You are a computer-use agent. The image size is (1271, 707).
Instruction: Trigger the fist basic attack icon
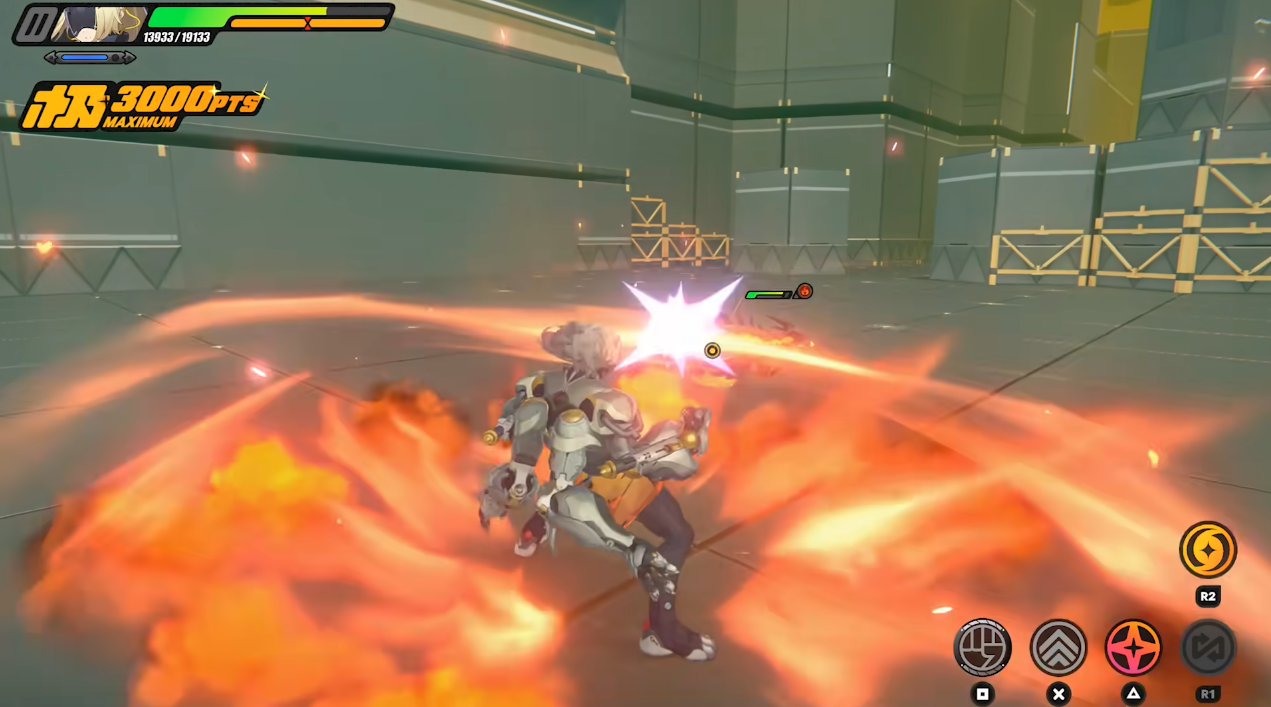(982, 647)
